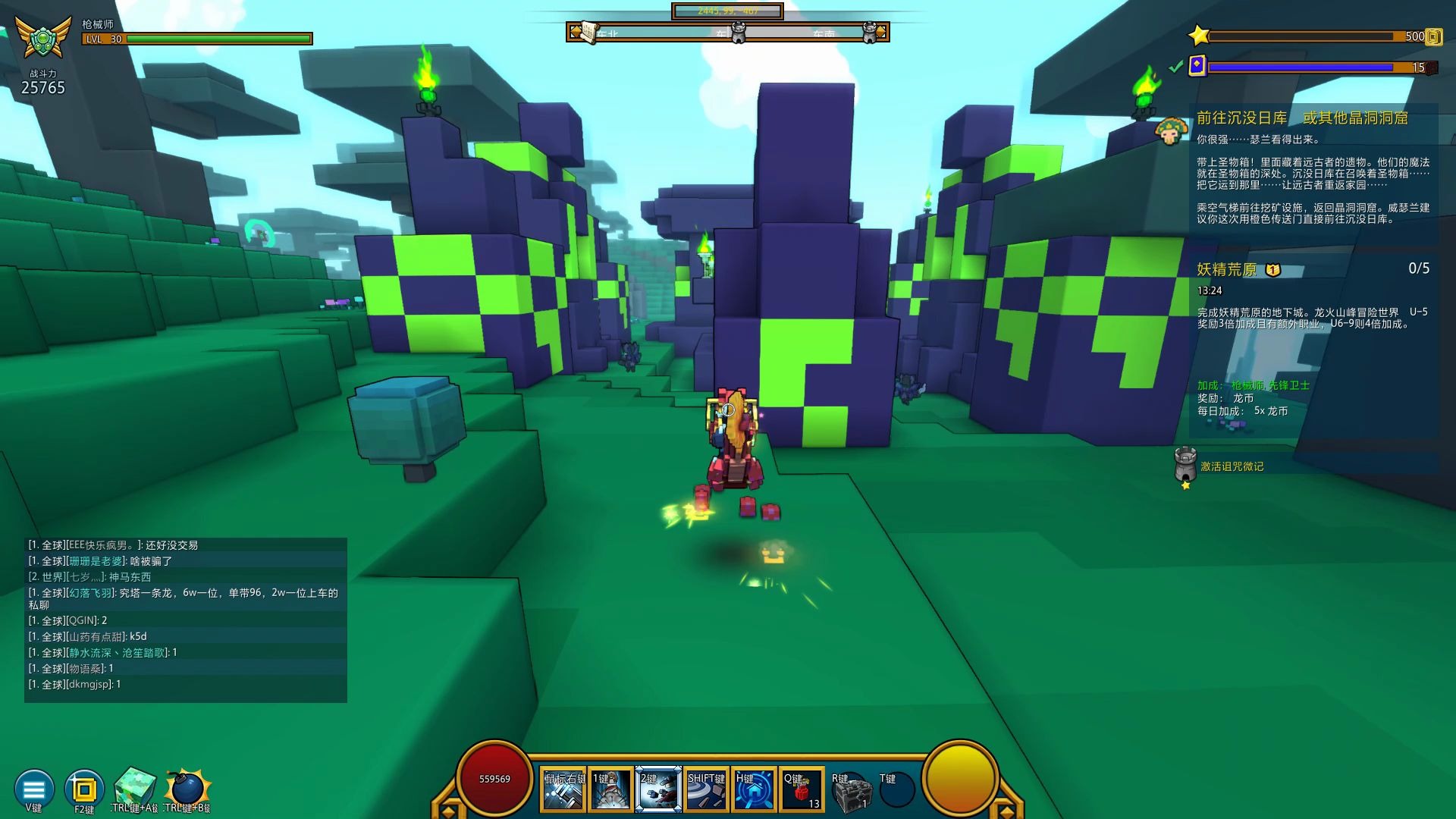The width and height of the screenshot is (1456, 819).
Task: Open the main menu hamburger button
Action: pos(34,789)
